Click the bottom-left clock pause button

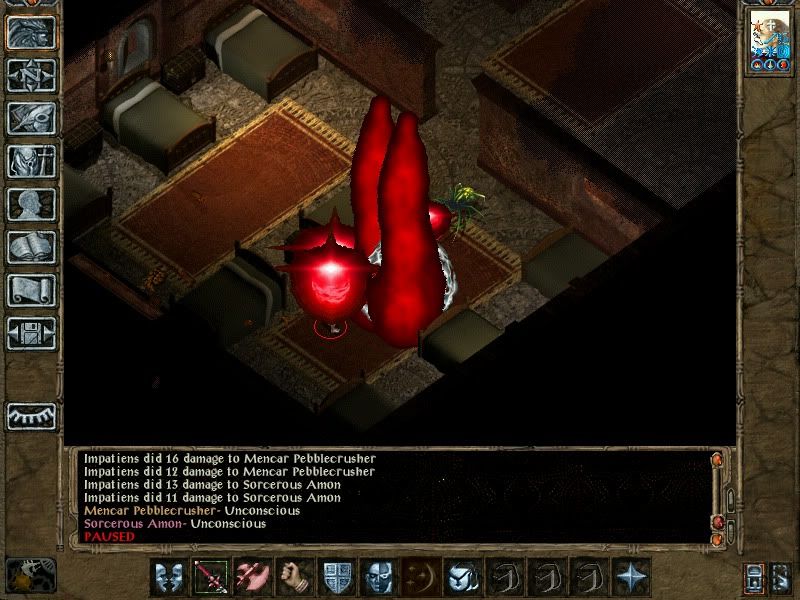click(x=30, y=576)
